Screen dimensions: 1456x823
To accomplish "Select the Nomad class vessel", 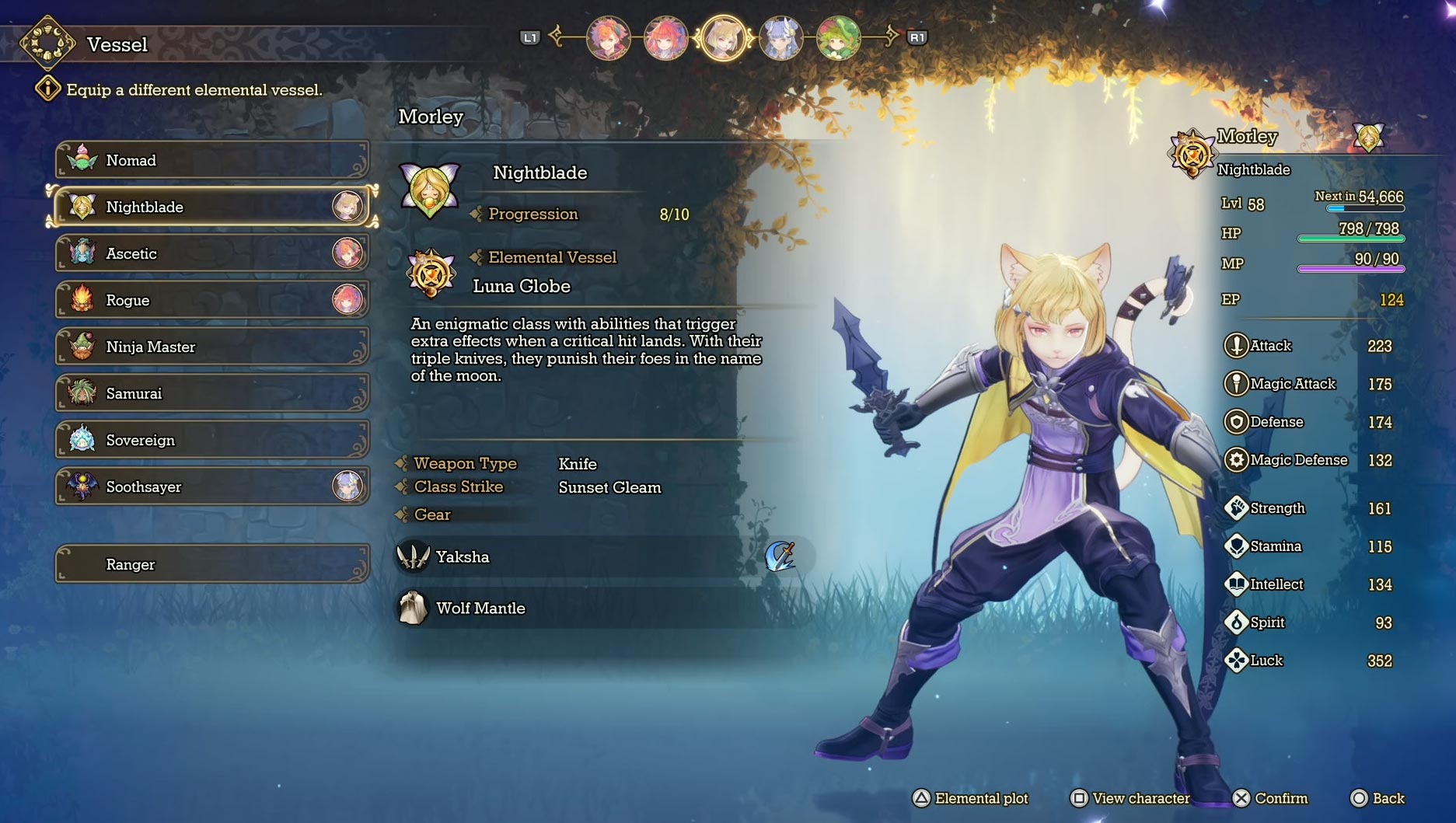I will 211,160.
